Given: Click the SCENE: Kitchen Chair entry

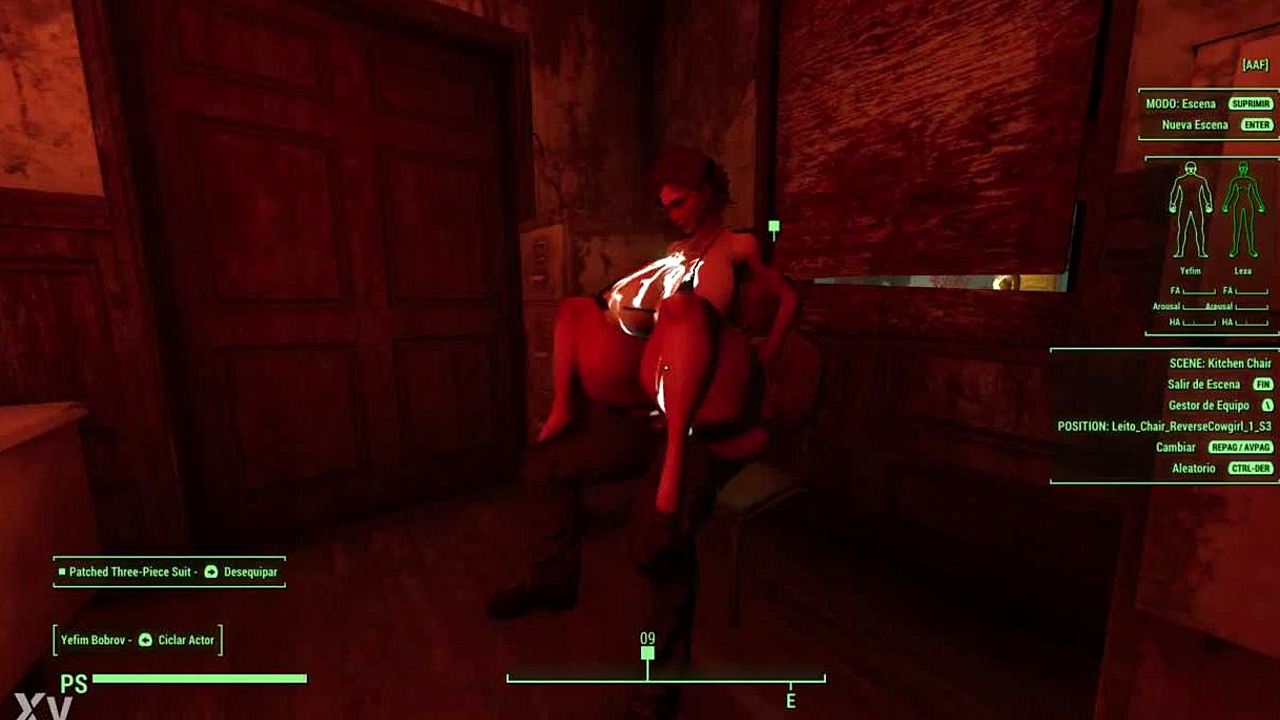Looking at the screenshot, I should click(1220, 363).
